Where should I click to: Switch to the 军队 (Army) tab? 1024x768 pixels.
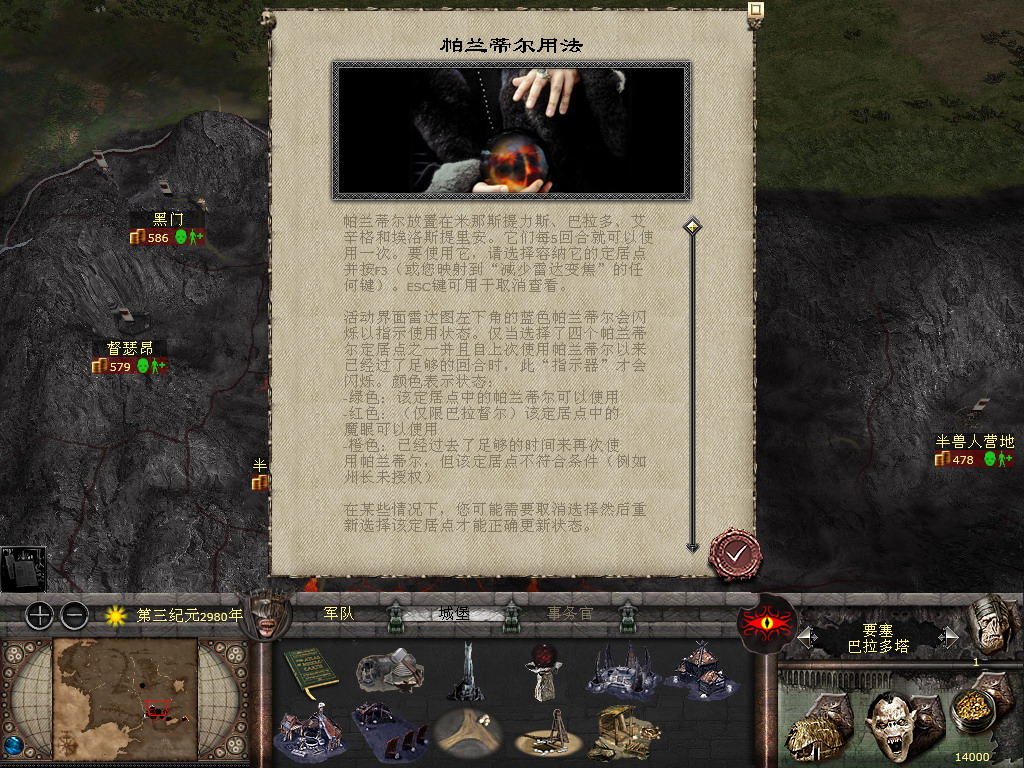339,613
